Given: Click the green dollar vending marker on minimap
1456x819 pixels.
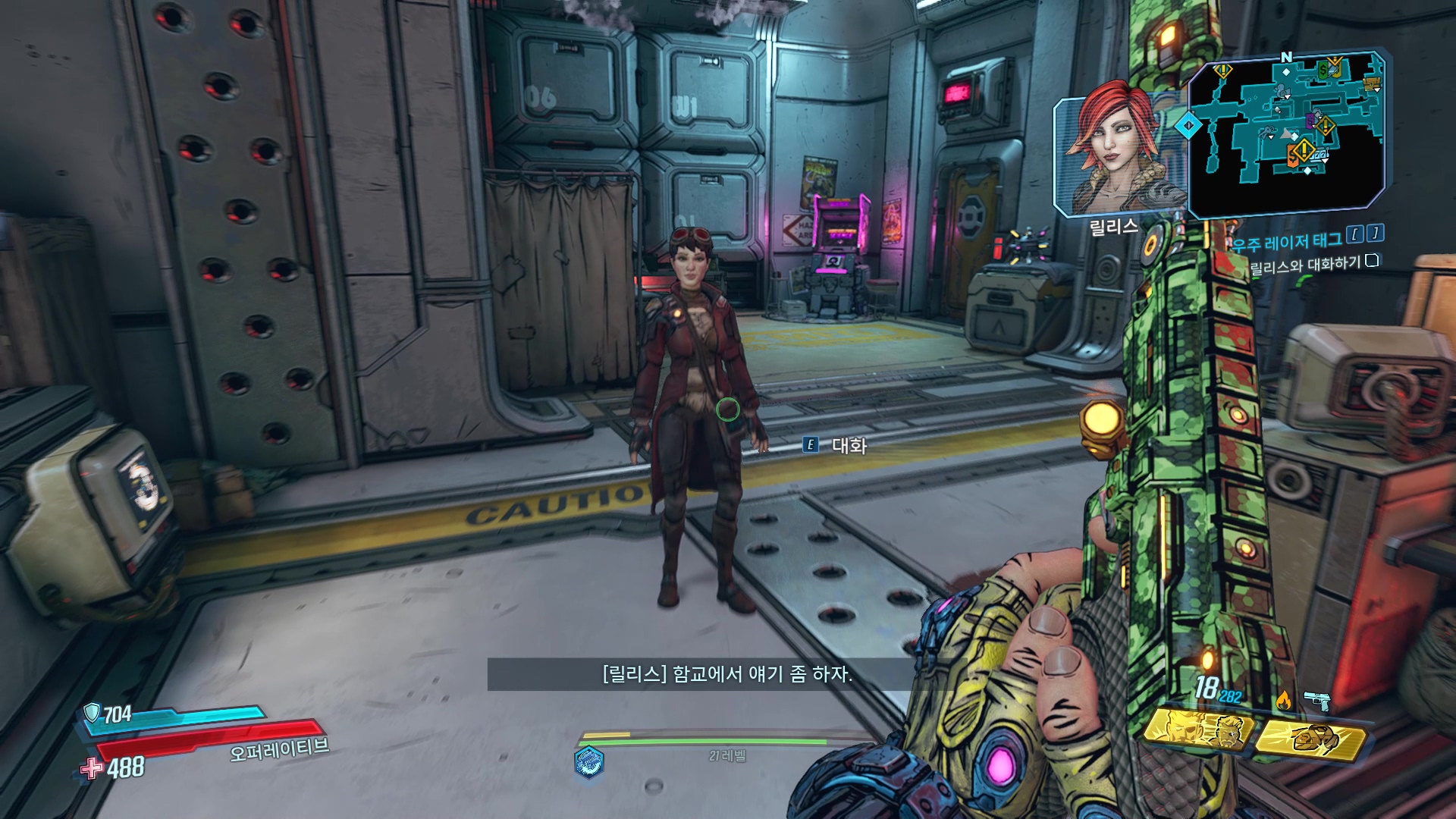Looking at the screenshot, I should (1323, 71).
